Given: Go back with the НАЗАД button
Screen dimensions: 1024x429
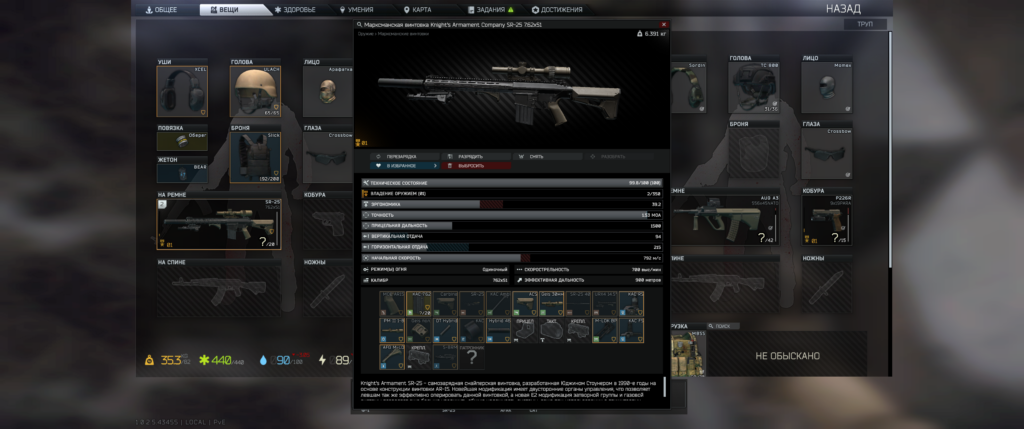Looking at the screenshot, I should tap(843, 8).
